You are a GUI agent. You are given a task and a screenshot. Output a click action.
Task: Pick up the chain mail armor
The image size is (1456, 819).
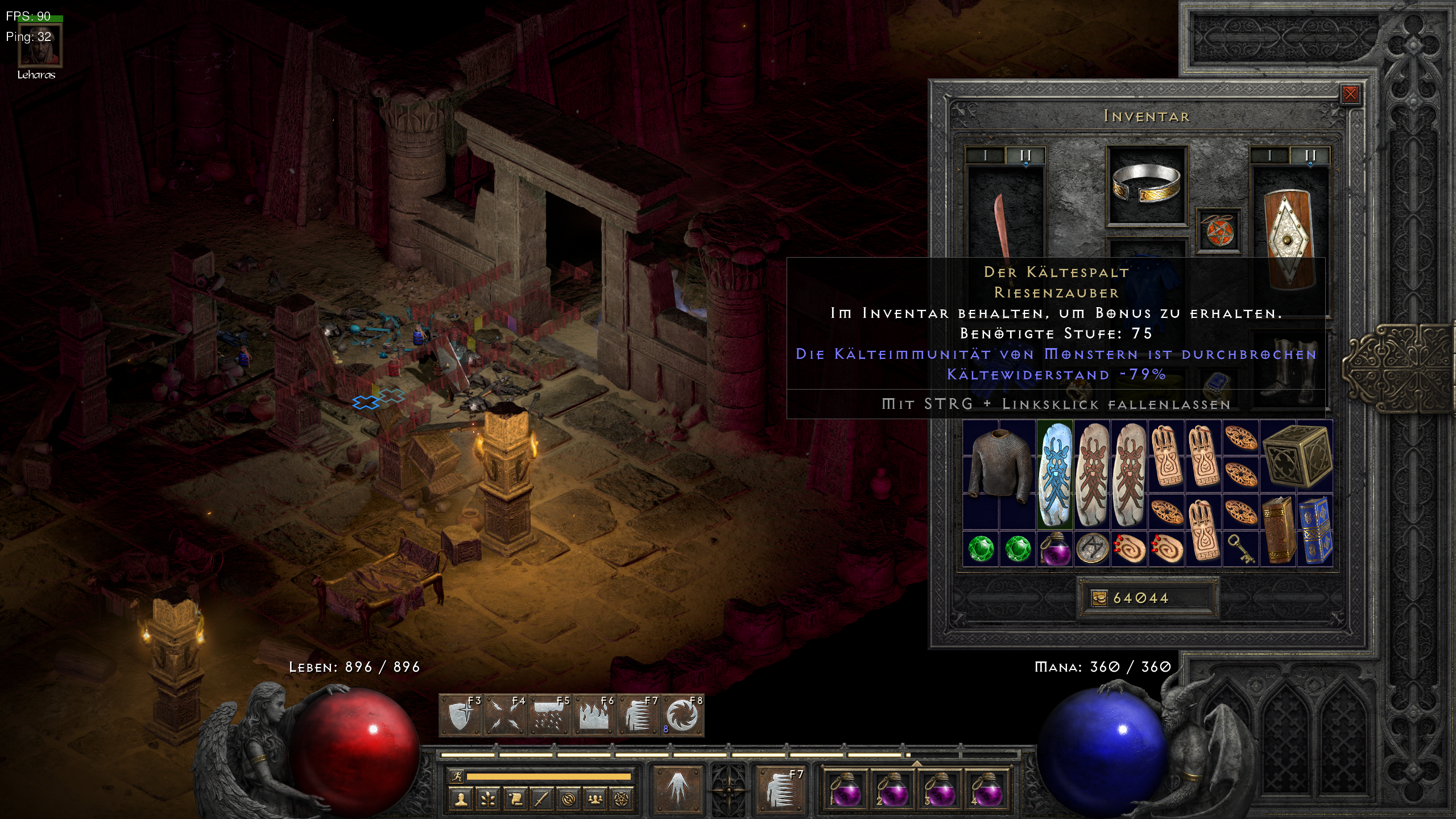pos(999,468)
